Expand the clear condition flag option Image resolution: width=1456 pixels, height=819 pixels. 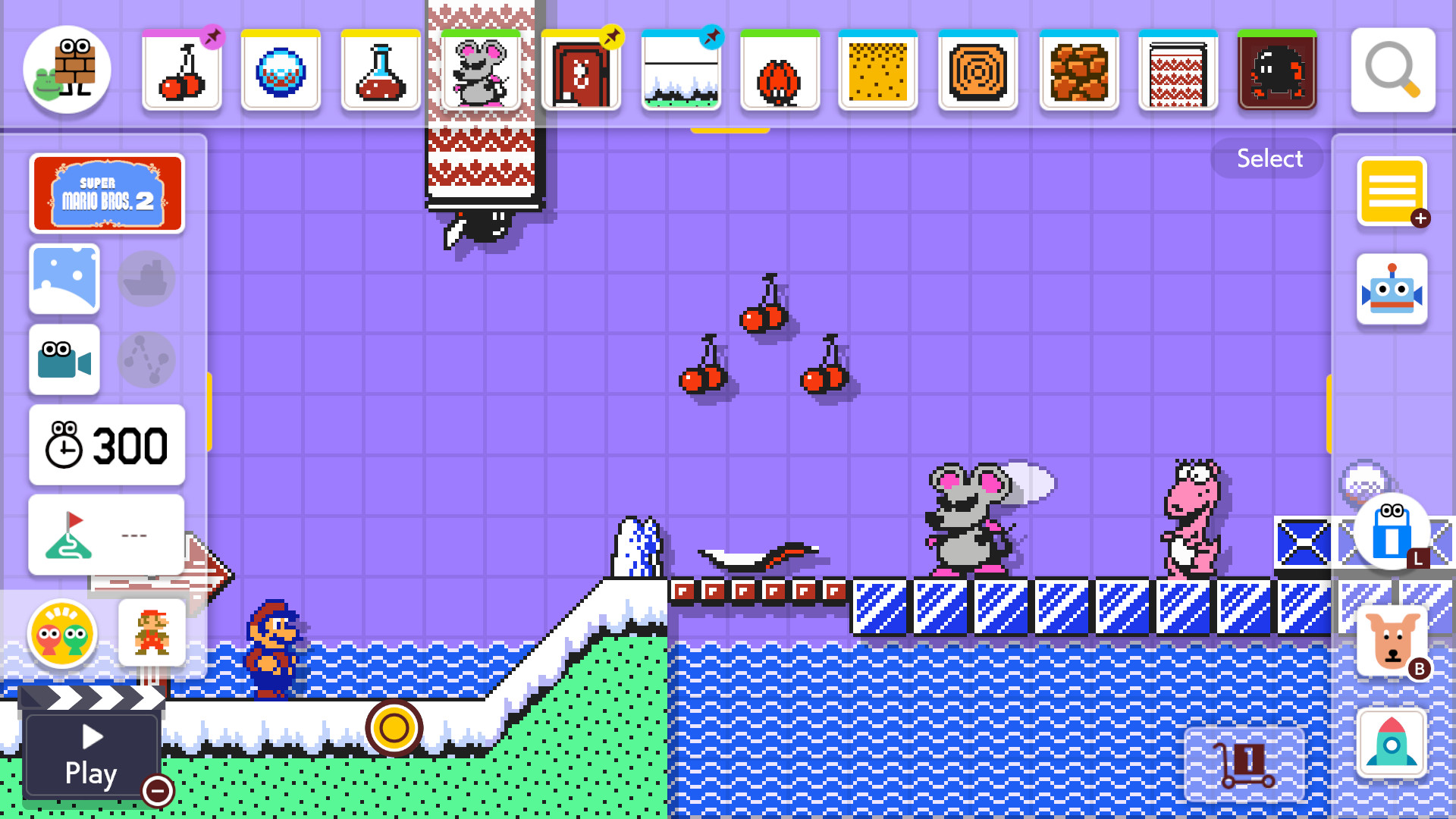click(x=106, y=535)
